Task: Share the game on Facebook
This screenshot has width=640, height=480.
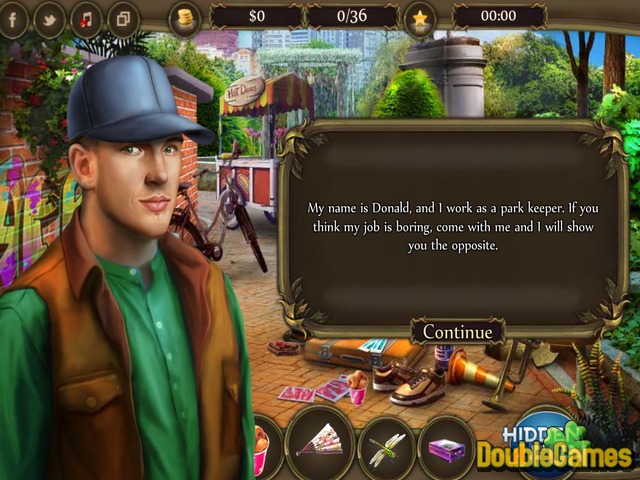Action: [12, 18]
